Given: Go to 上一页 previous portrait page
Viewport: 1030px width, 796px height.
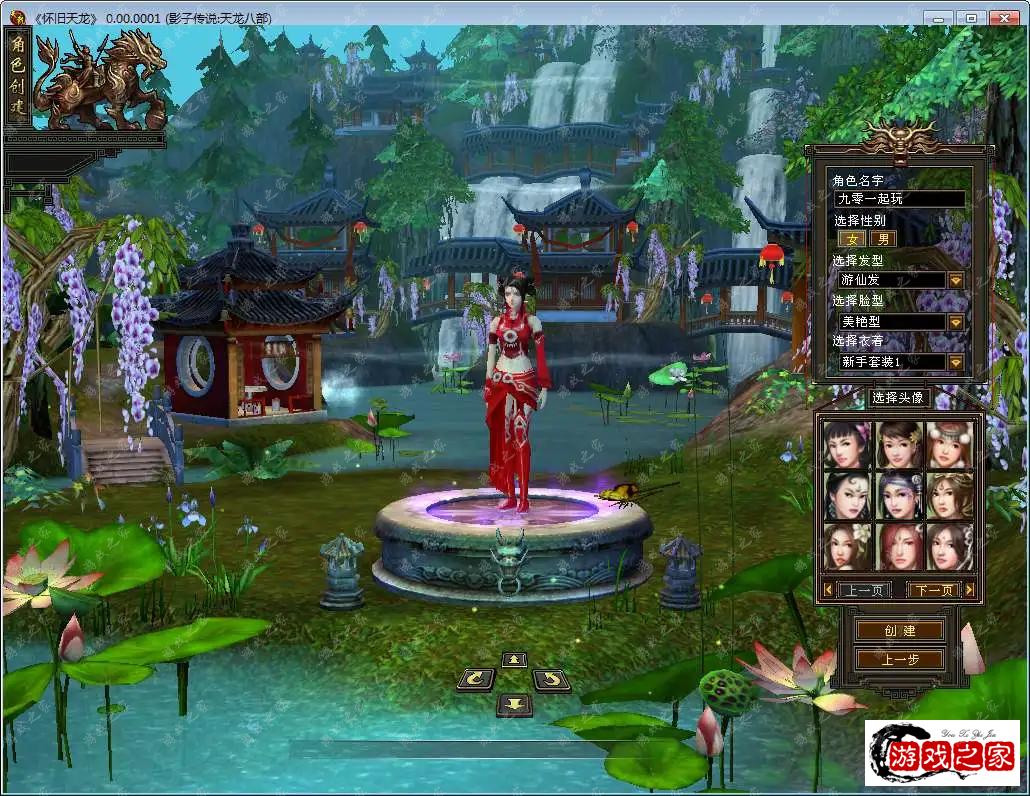Looking at the screenshot, I should pos(863,590).
